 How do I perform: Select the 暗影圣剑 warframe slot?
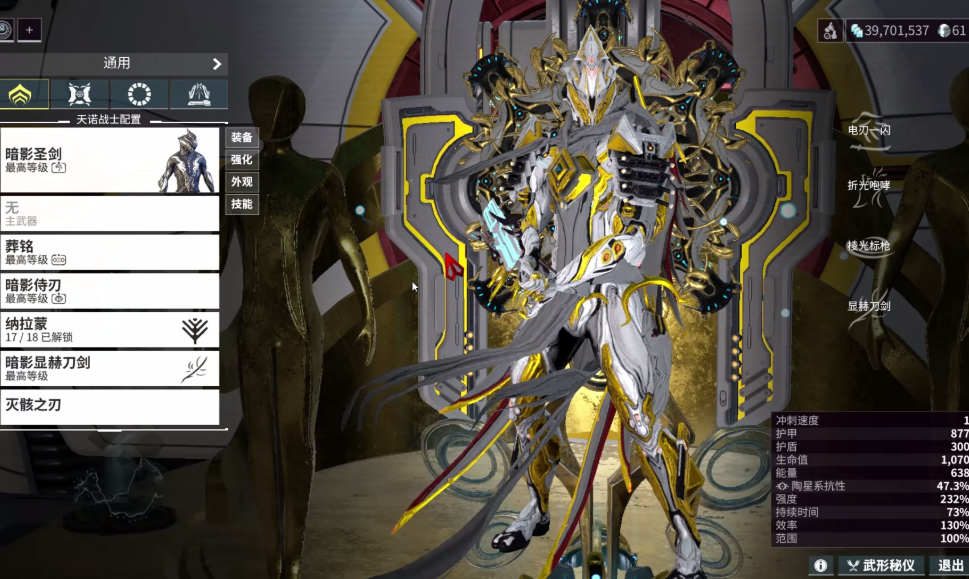pyautogui.click(x=110, y=160)
